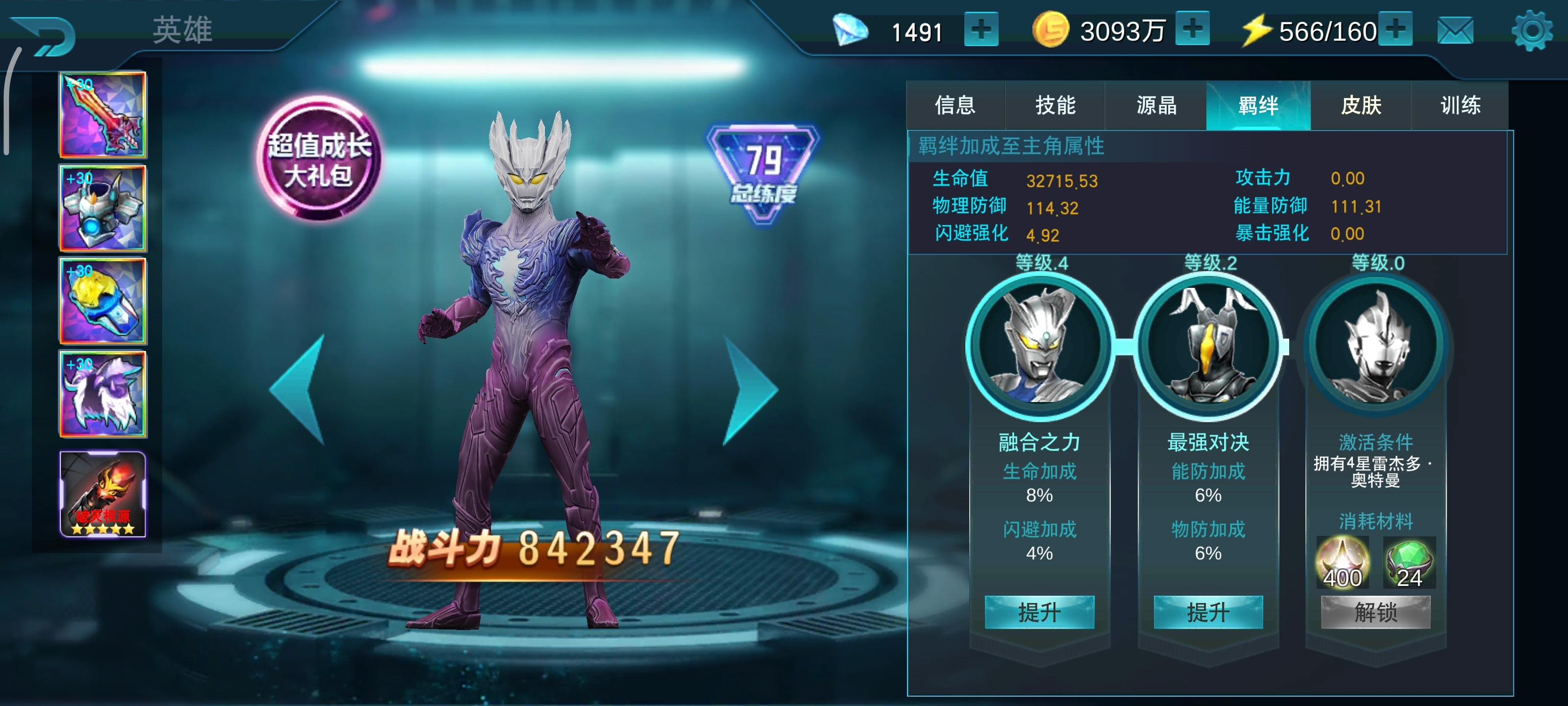Viewport: 1568px width, 706px height.
Task: Add gold coins with plus button
Action: 1192,29
